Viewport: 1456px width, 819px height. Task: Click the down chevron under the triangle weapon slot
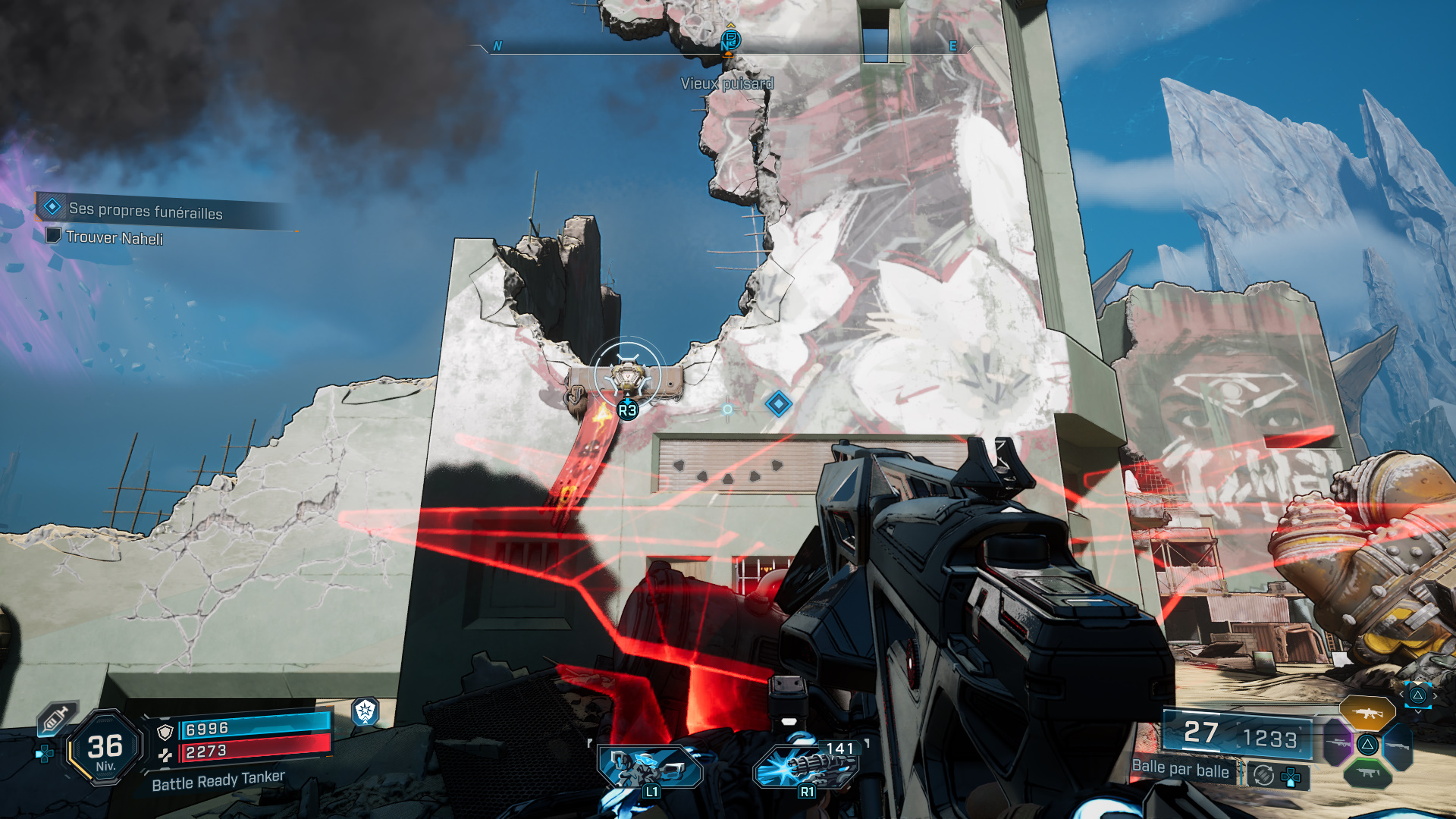tap(1418, 711)
